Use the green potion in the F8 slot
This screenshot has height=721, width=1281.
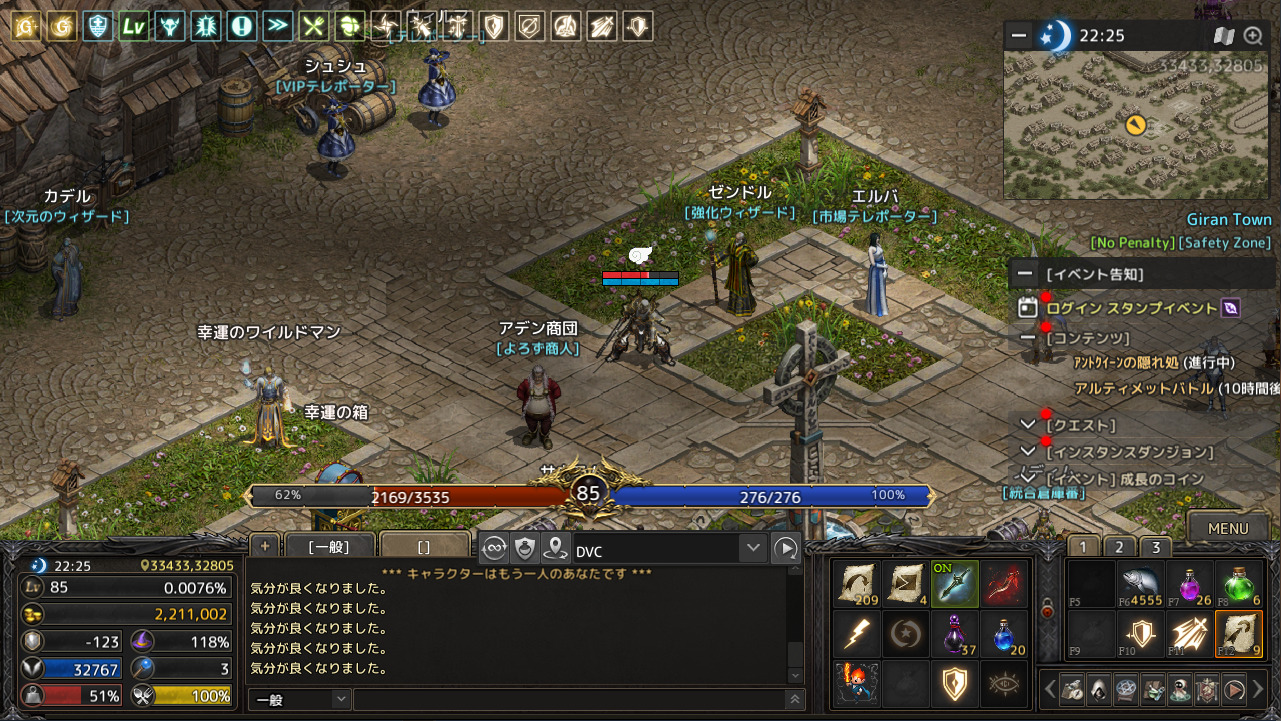pyautogui.click(x=1239, y=583)
